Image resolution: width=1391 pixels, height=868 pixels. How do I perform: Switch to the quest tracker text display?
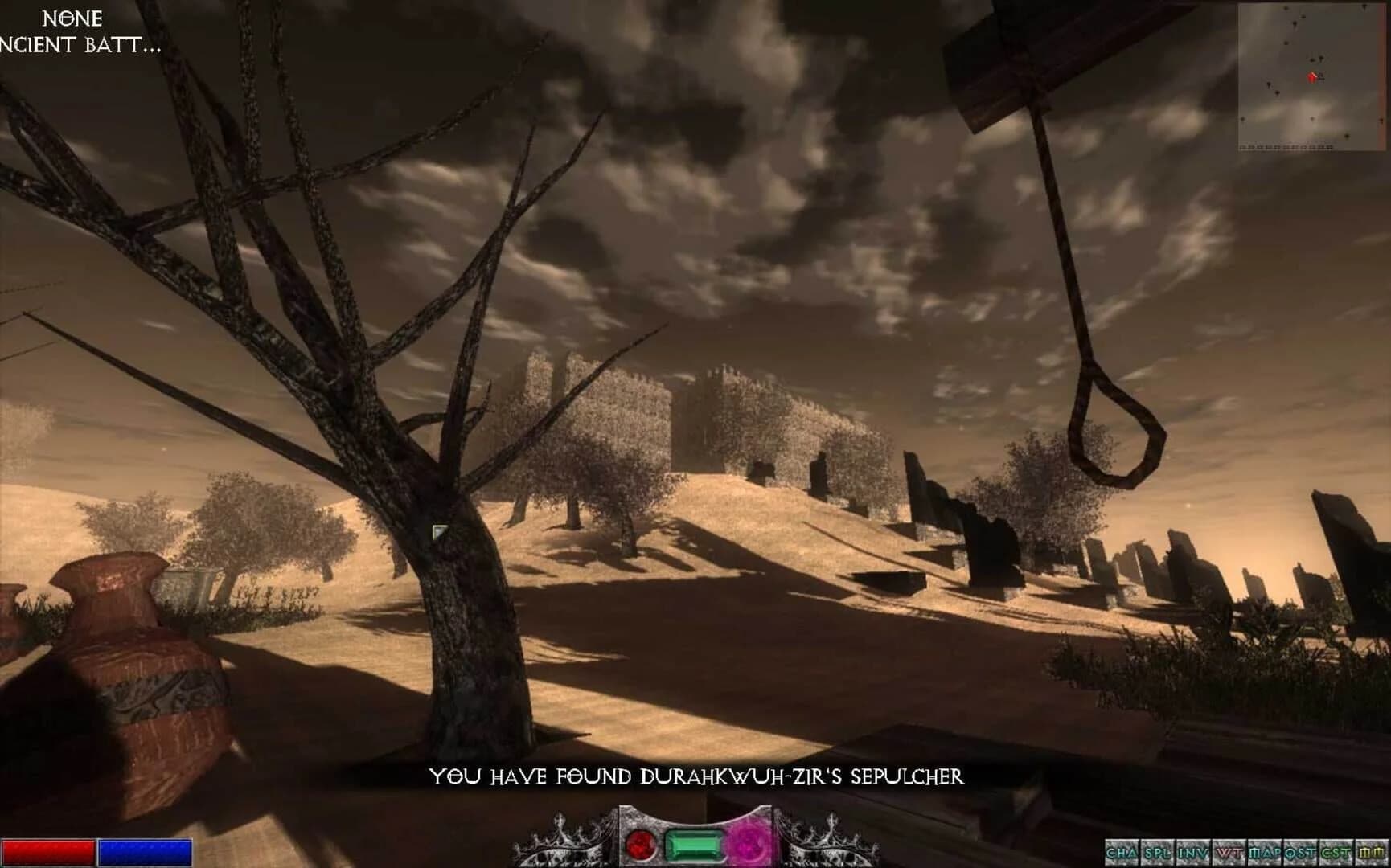(75, 32)
